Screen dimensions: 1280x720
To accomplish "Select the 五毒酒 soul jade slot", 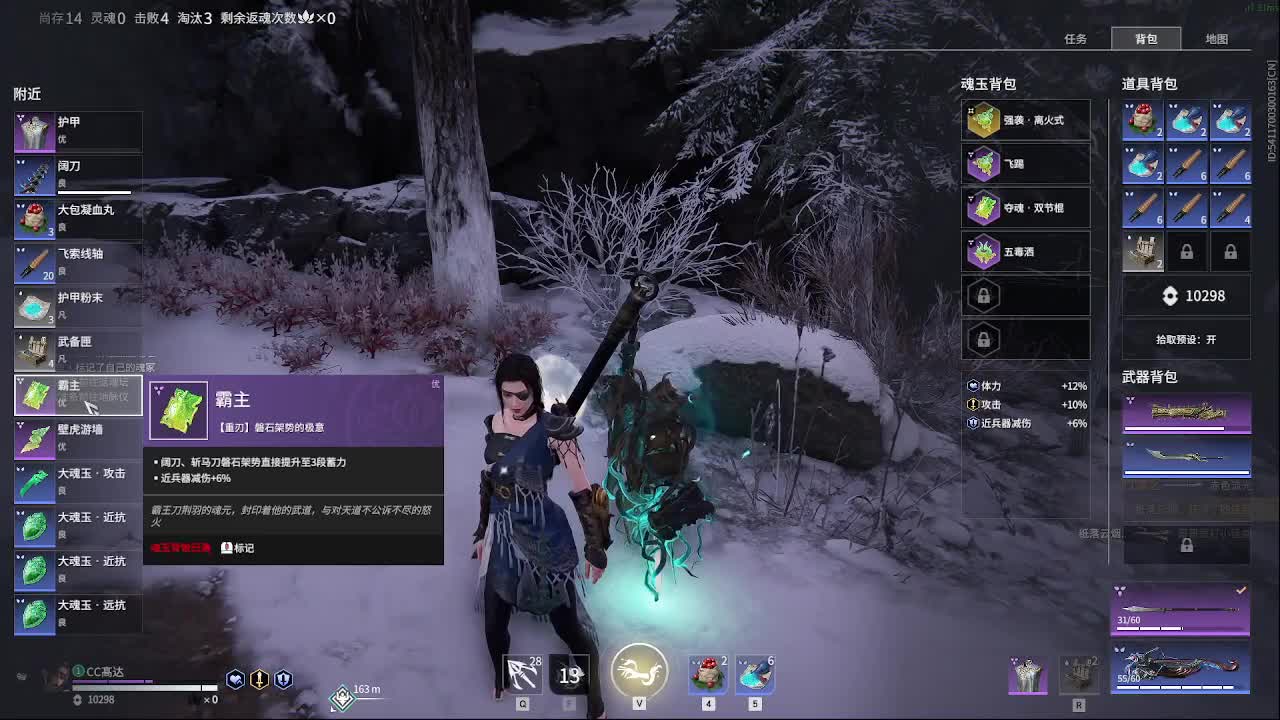I will pyautogui.click(x=1025, y=252).
